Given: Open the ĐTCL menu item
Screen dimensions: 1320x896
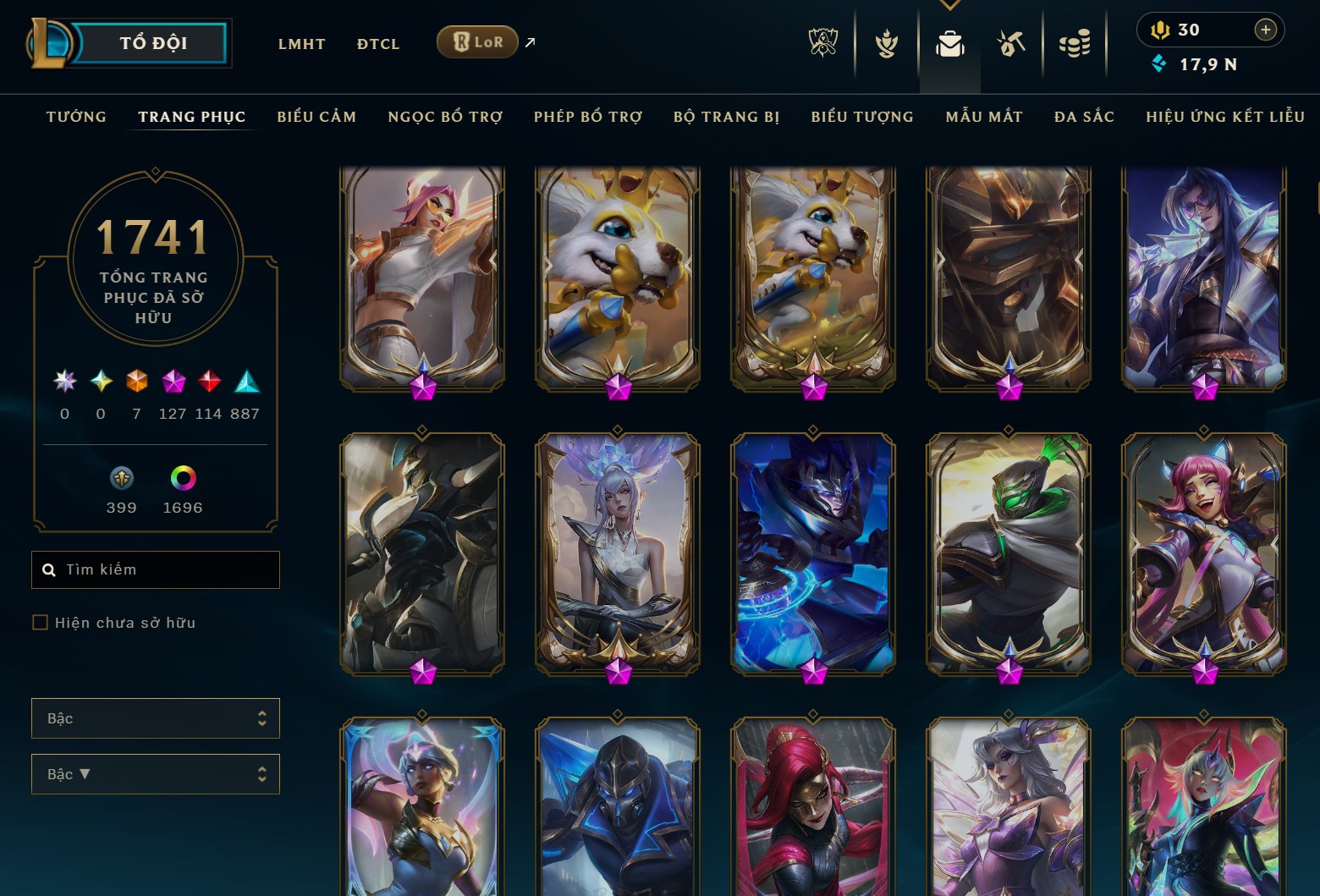Looking at the screenshot, I should click(377, 44).
